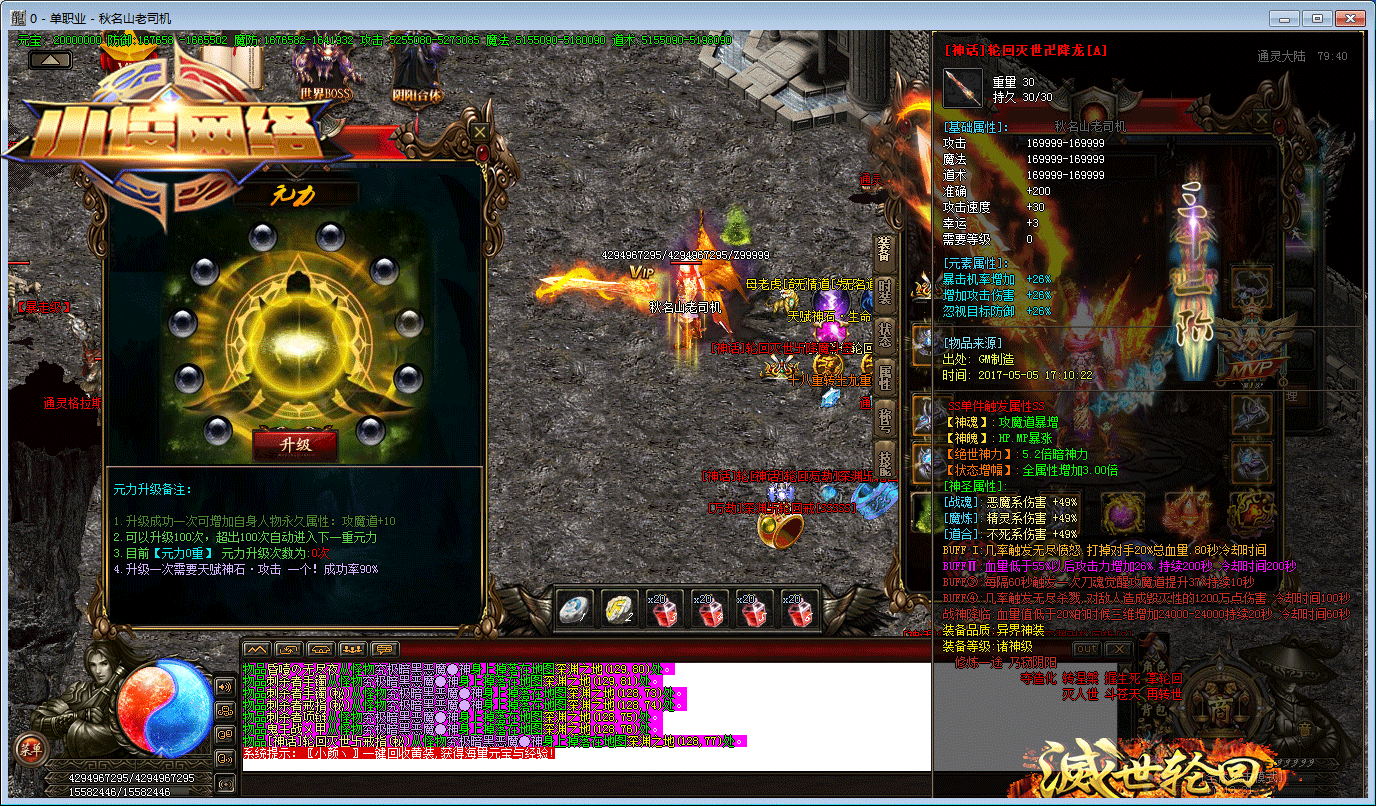Image resolution: width=1376 pixels, height=806 pixels.
Task: Collapse the top bar with the arrow button
Action: point(49,60)
